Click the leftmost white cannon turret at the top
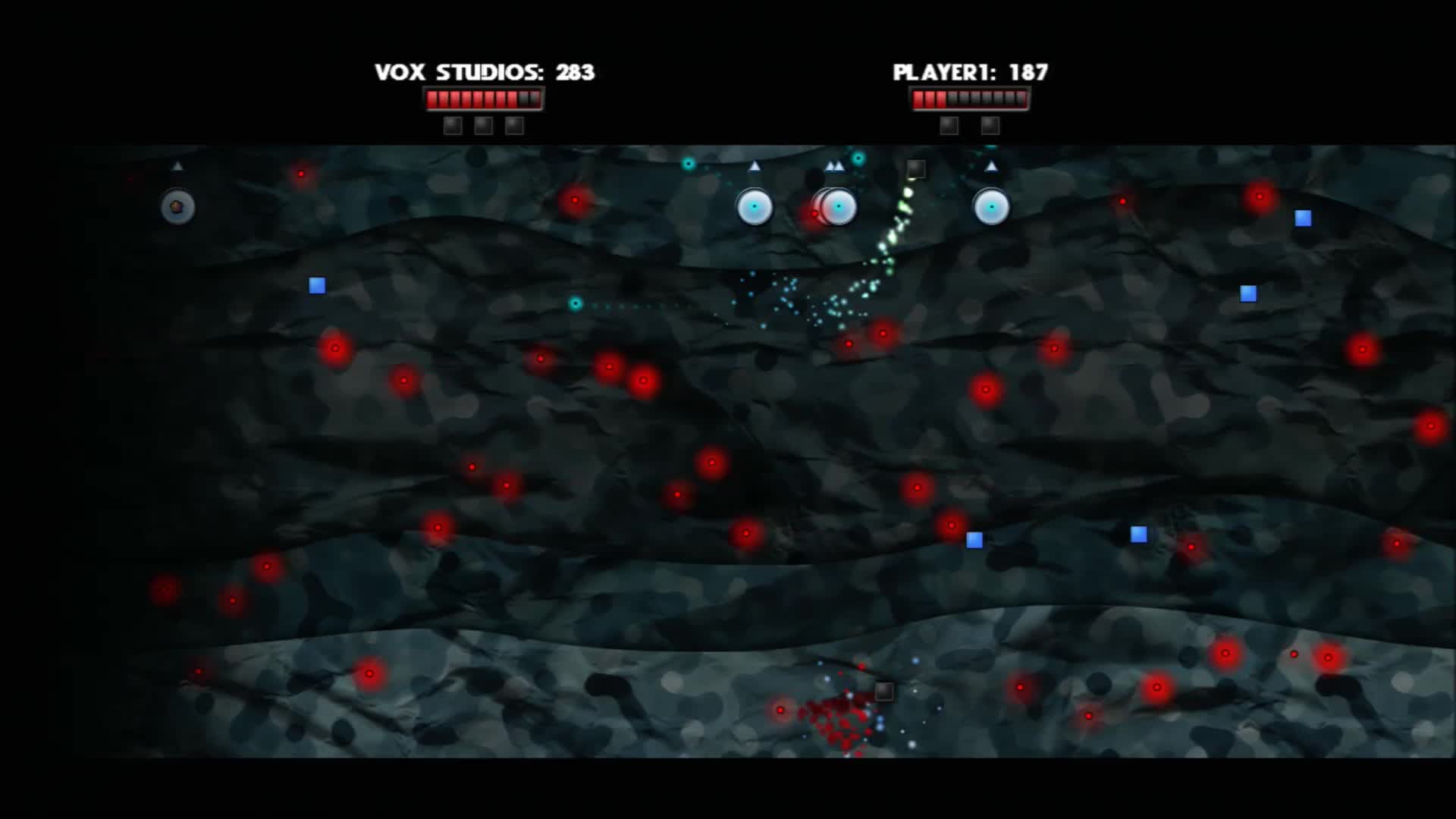The width and height of the screenshot is (1456, 819). tap(753, 206)
